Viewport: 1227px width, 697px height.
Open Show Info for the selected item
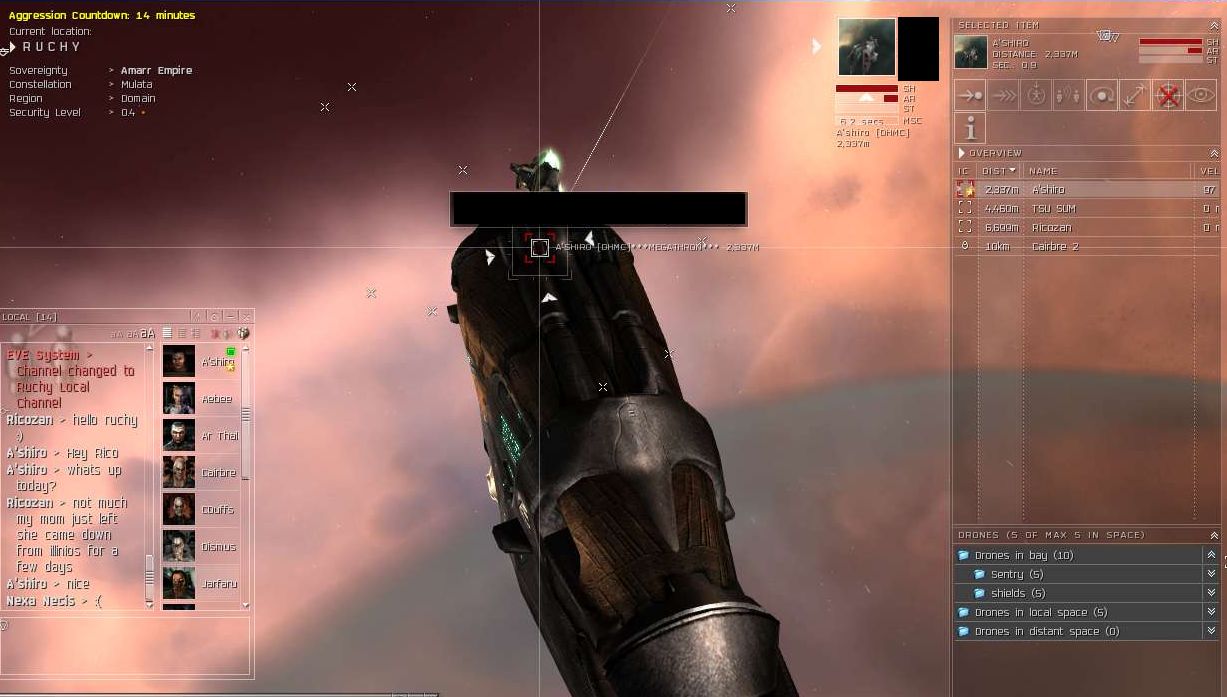(970, 128)
